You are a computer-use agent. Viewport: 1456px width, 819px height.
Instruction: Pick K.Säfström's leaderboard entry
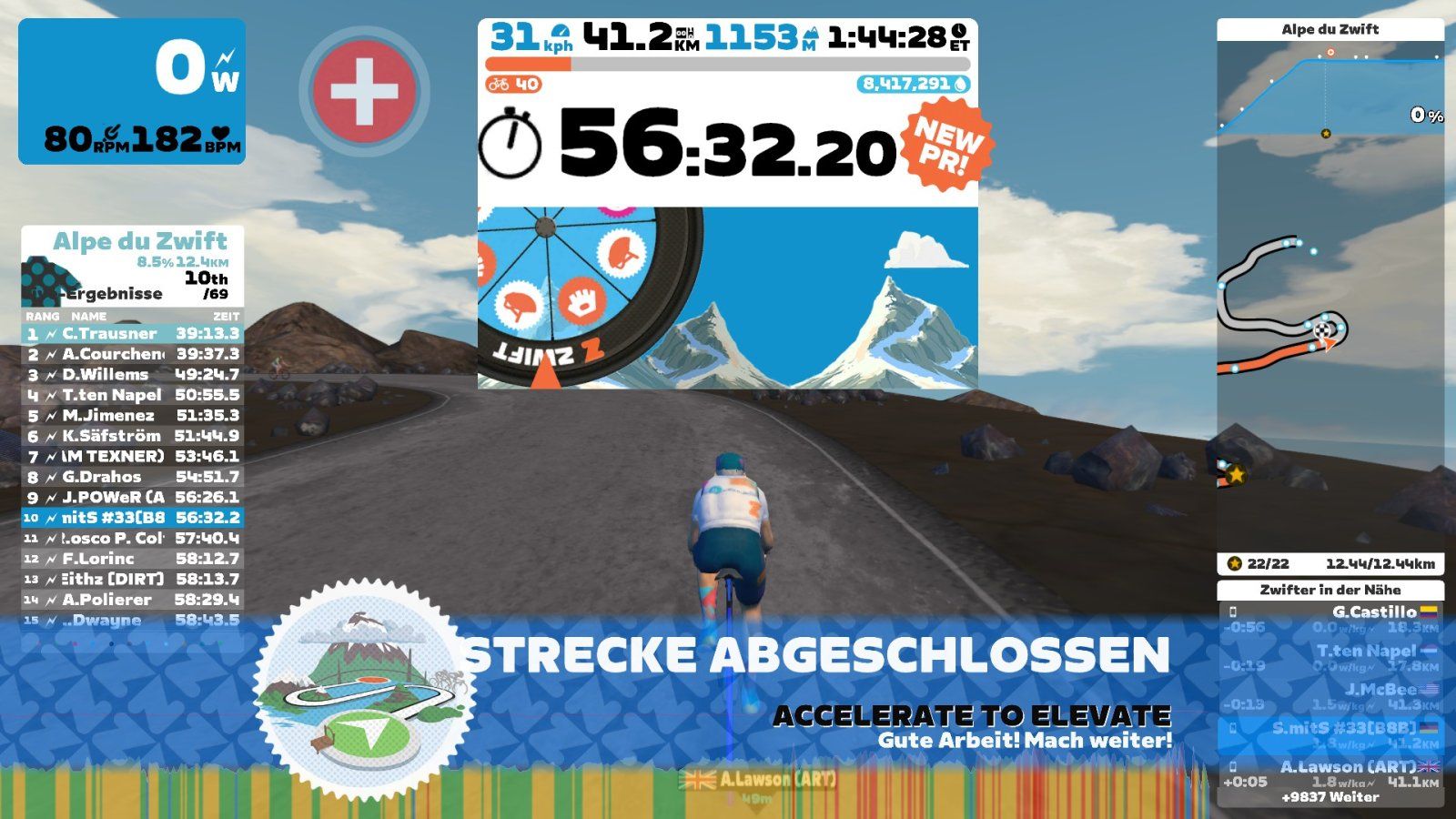point(133,436)
